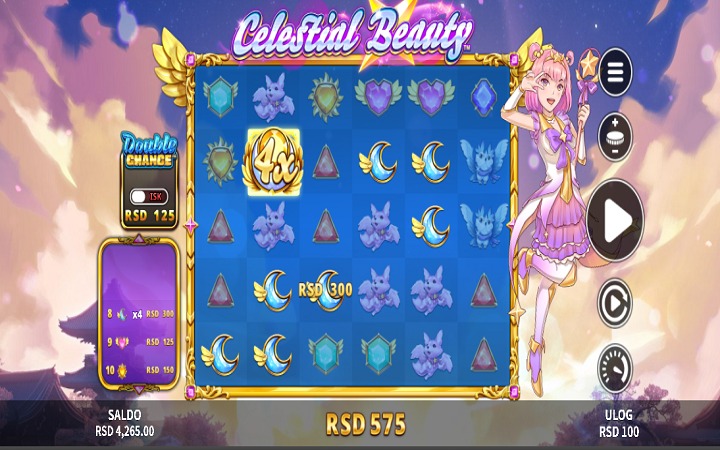The image size is (720, 450).
Task: Spin the reels with the play button
Action: point(615,220)
